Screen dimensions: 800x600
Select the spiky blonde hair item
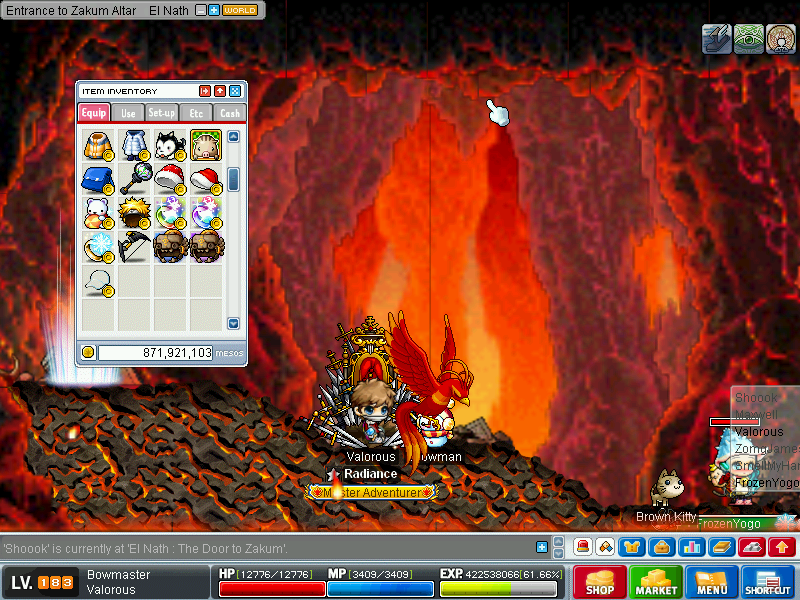click(x=134, y=214)
